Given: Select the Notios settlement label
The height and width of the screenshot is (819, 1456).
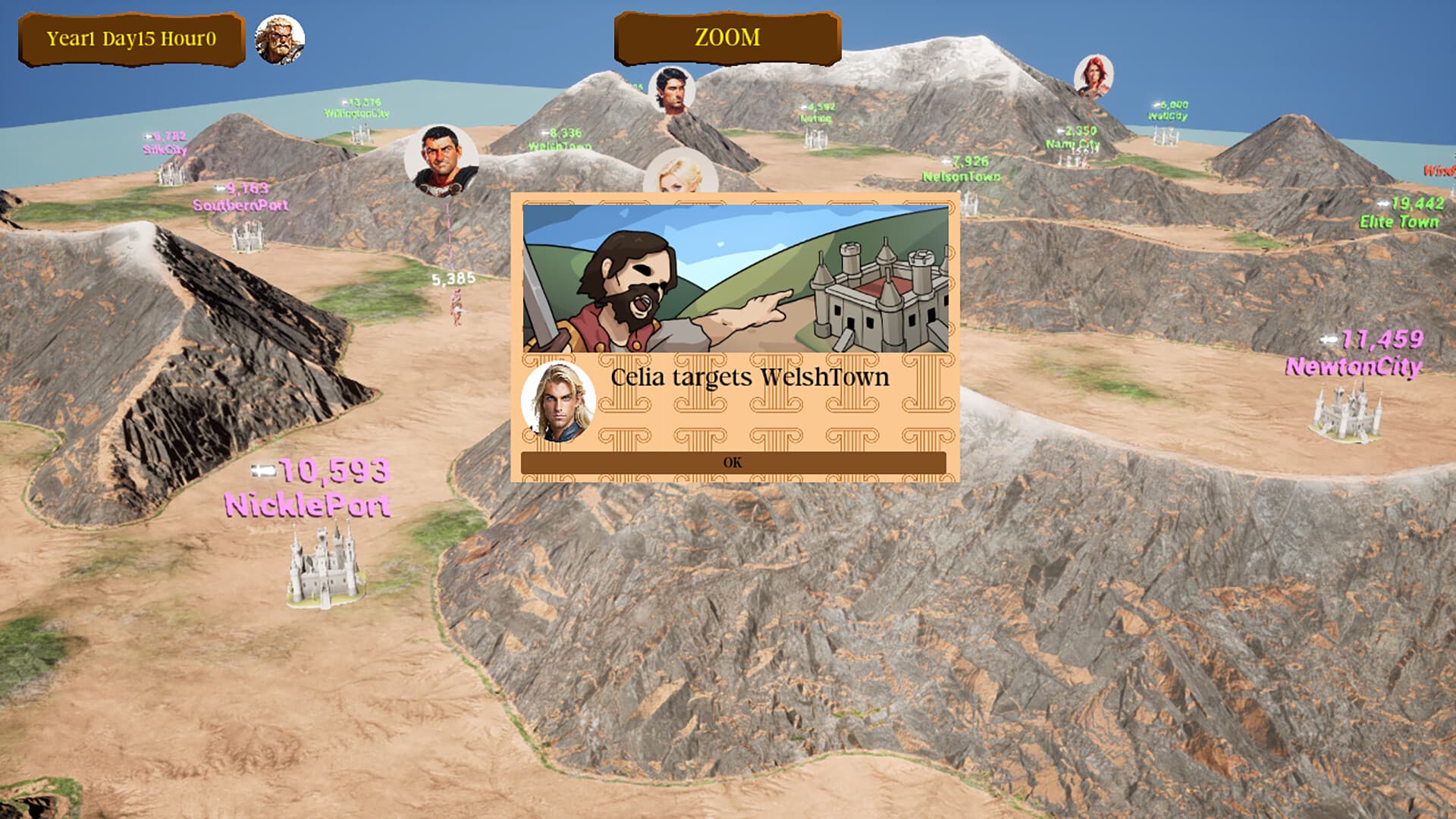Looking at the screenshot, I should pyautogui.click(x=815, y=118).
